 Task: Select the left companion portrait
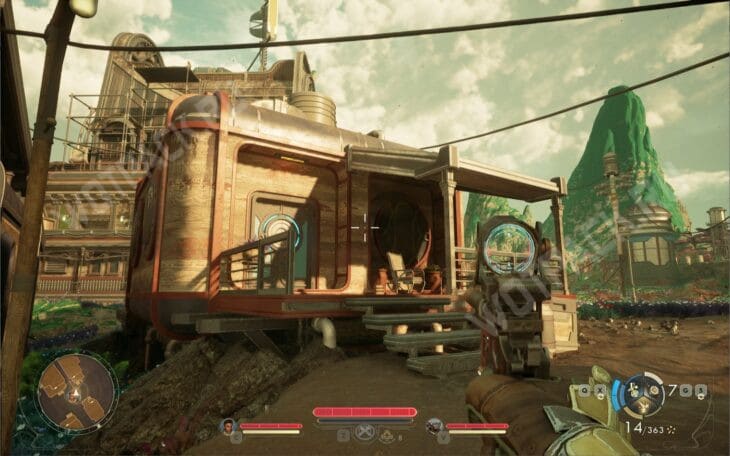228,426
